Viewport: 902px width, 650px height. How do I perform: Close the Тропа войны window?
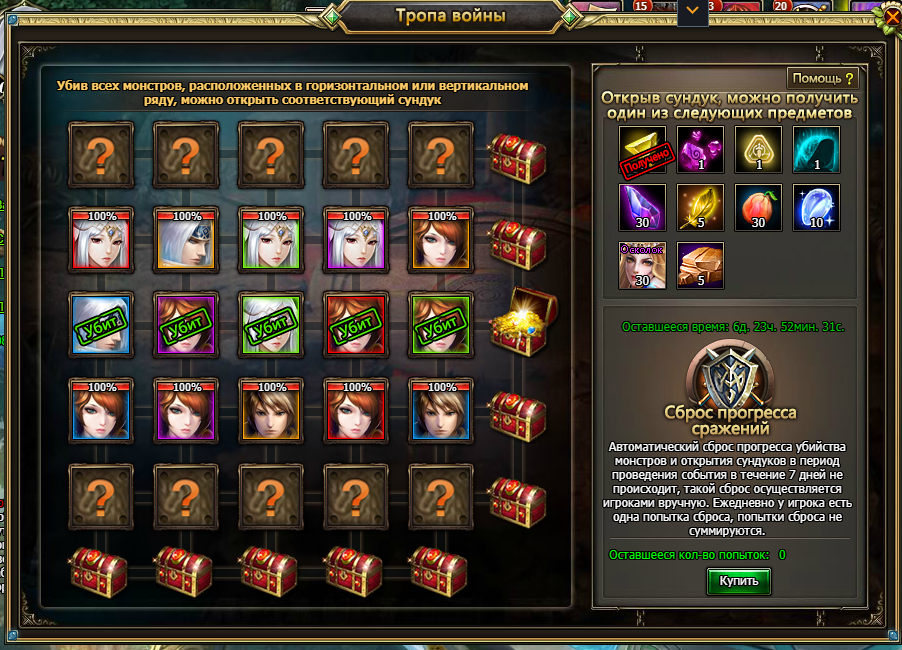click(x=888, y=17)
